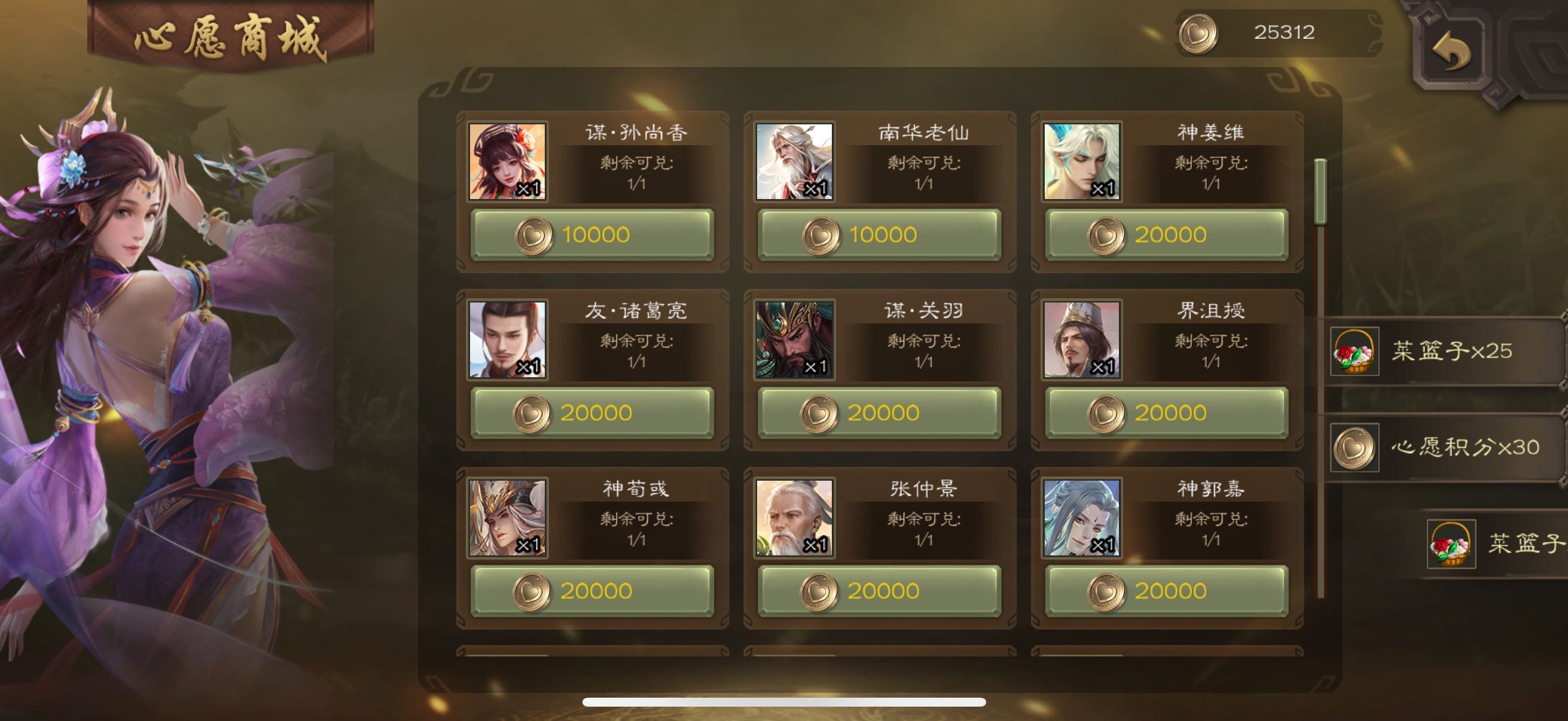
Task: Purchase 神郭嘉 with the 20000 button
Action: tap(1166, 591)
